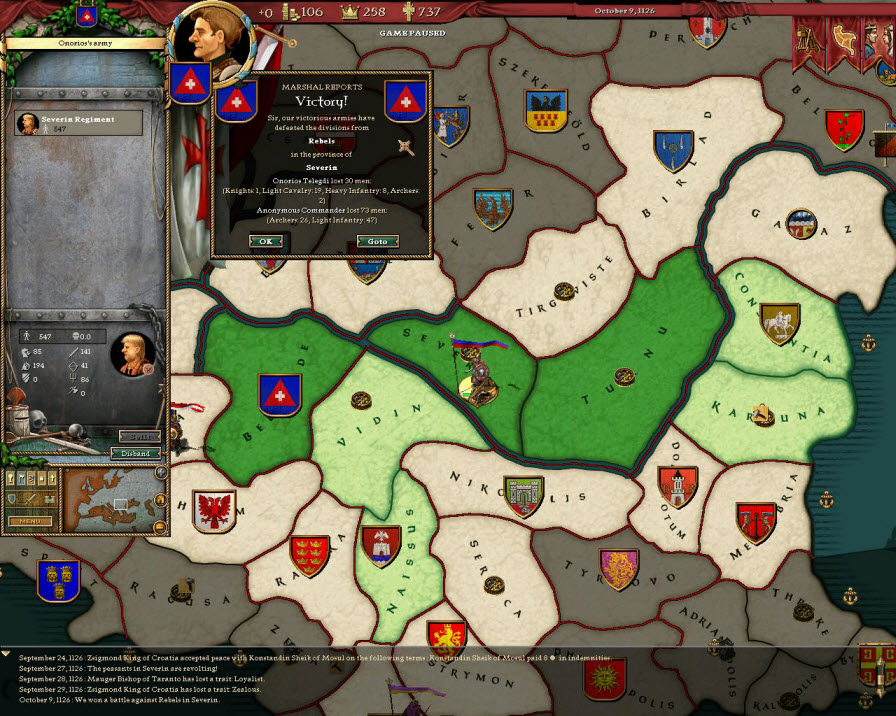Confirm the Victory report with OK
The image size is (896, 716).
pos(265,241)
